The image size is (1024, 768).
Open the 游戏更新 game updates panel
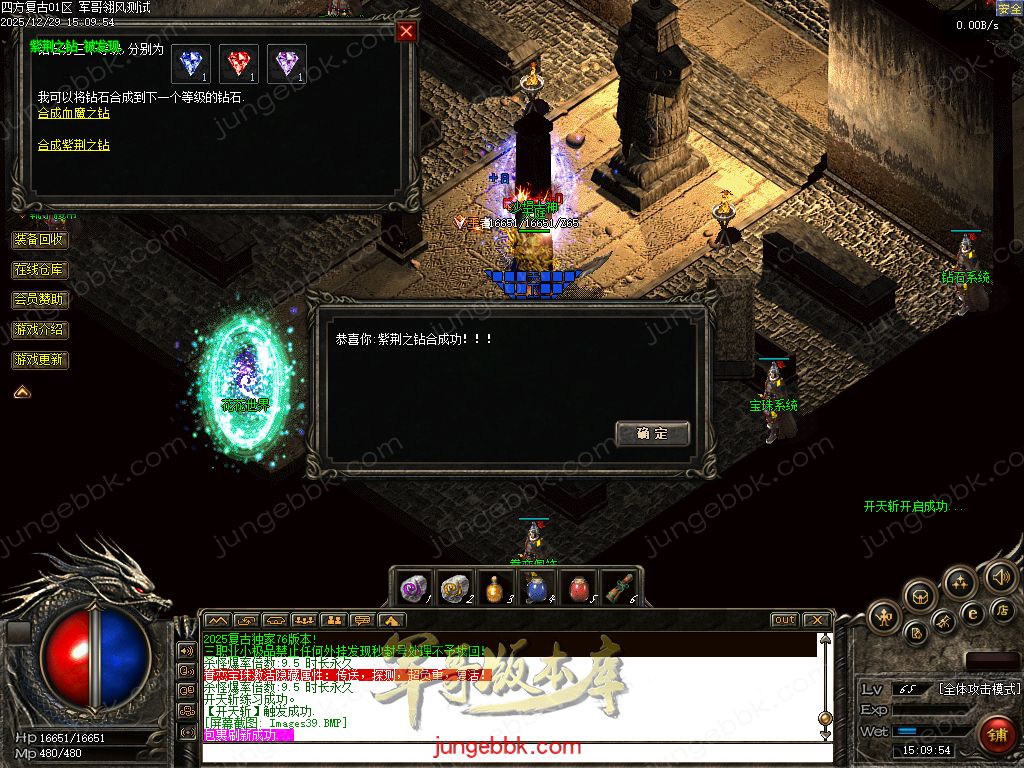tap(40, 359)
